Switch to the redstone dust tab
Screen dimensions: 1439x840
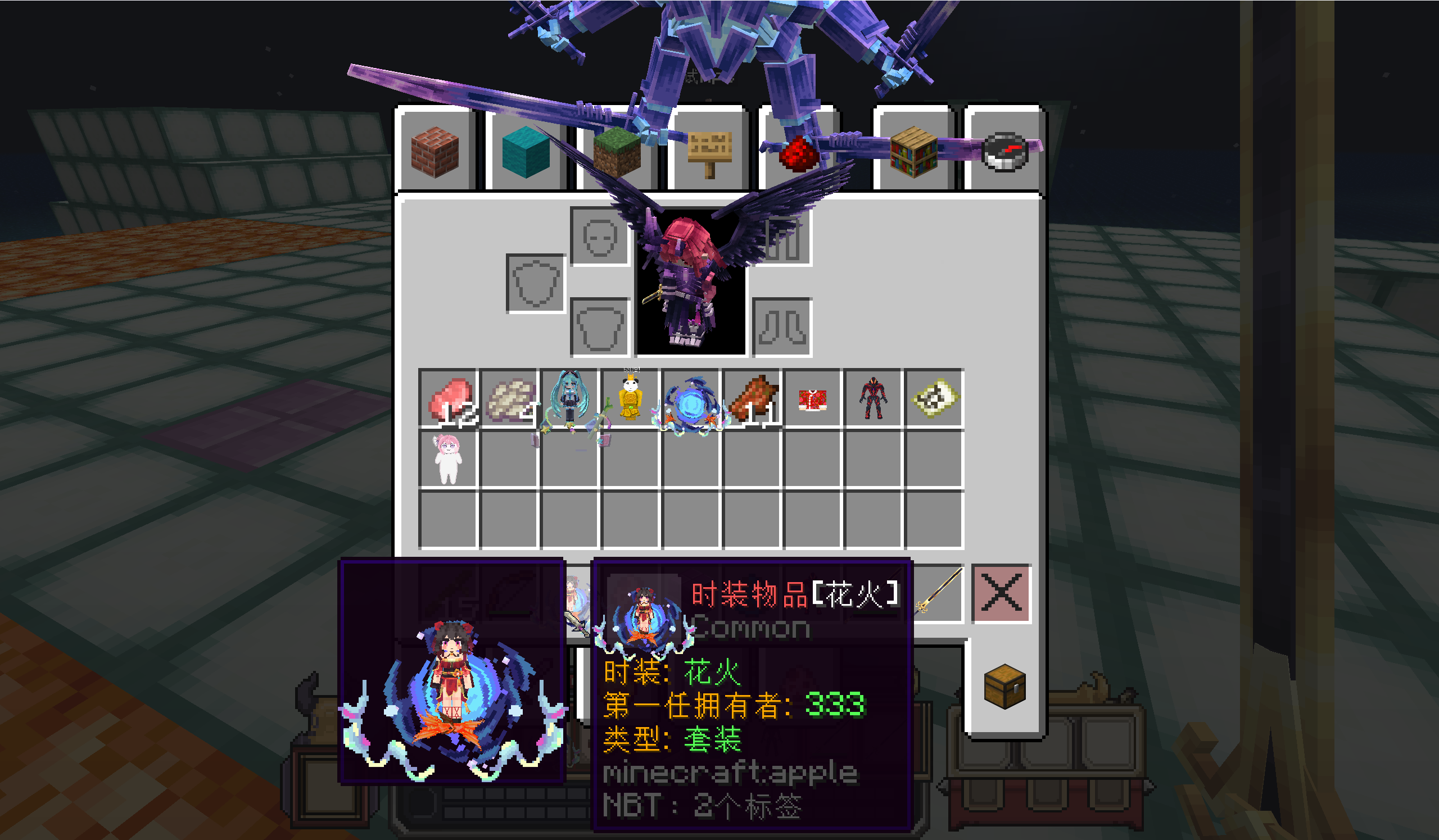pyautogui.click(x=798, y=152)
